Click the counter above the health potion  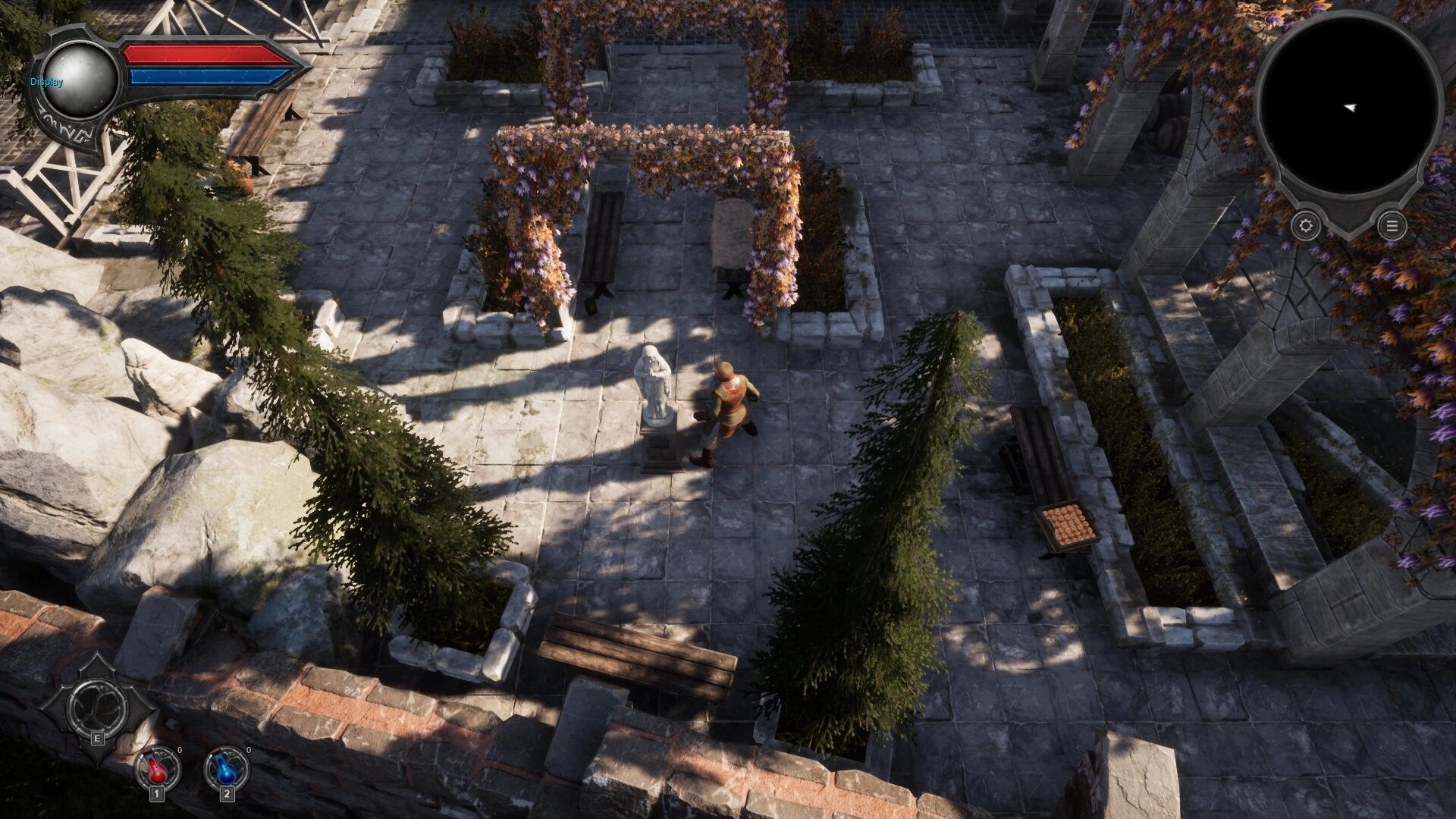[x=180, y=749]
